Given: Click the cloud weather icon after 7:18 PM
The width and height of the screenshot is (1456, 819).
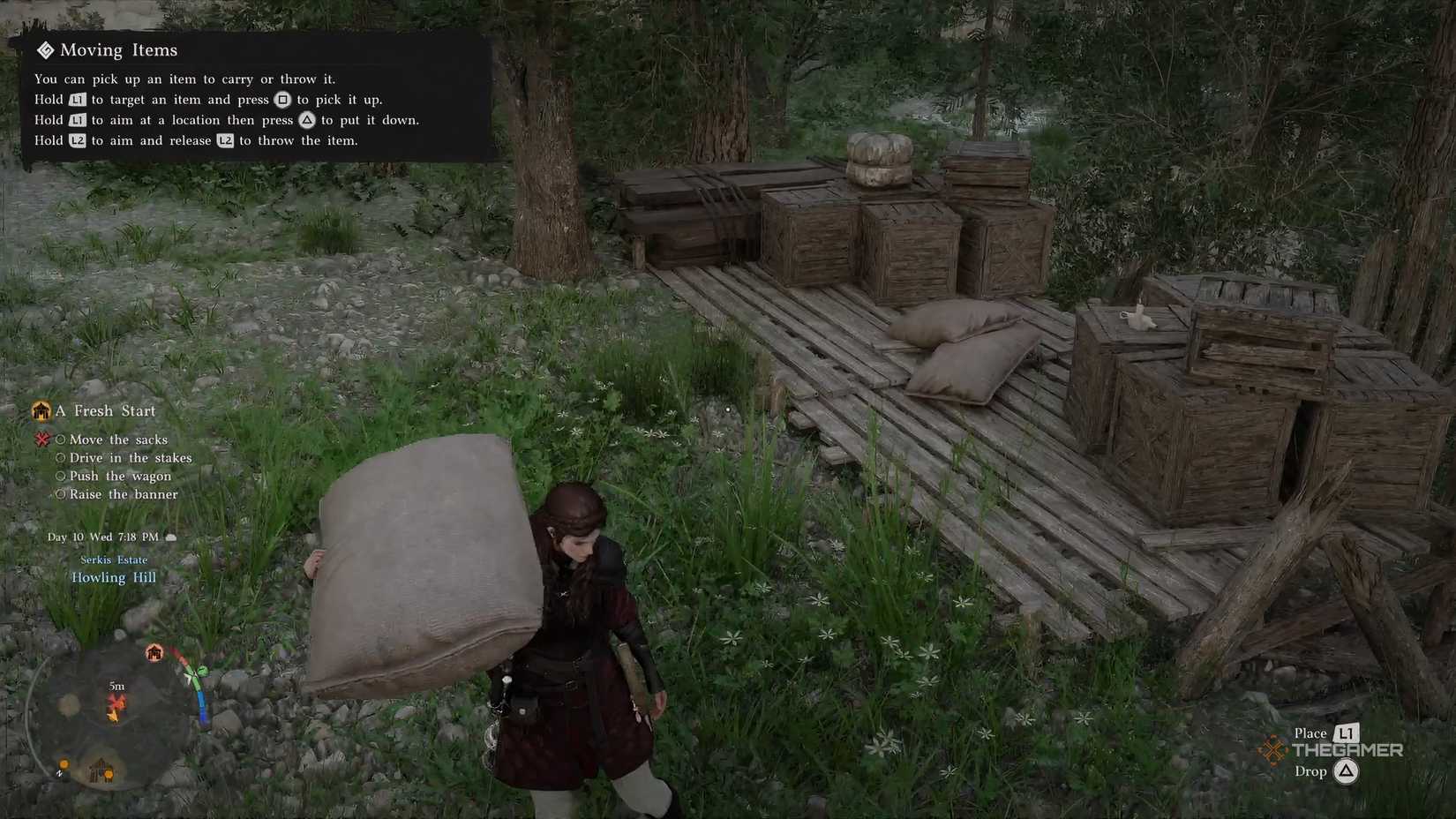Looking at the screenshot, I should pyautogui.click(x=171, y=537).
